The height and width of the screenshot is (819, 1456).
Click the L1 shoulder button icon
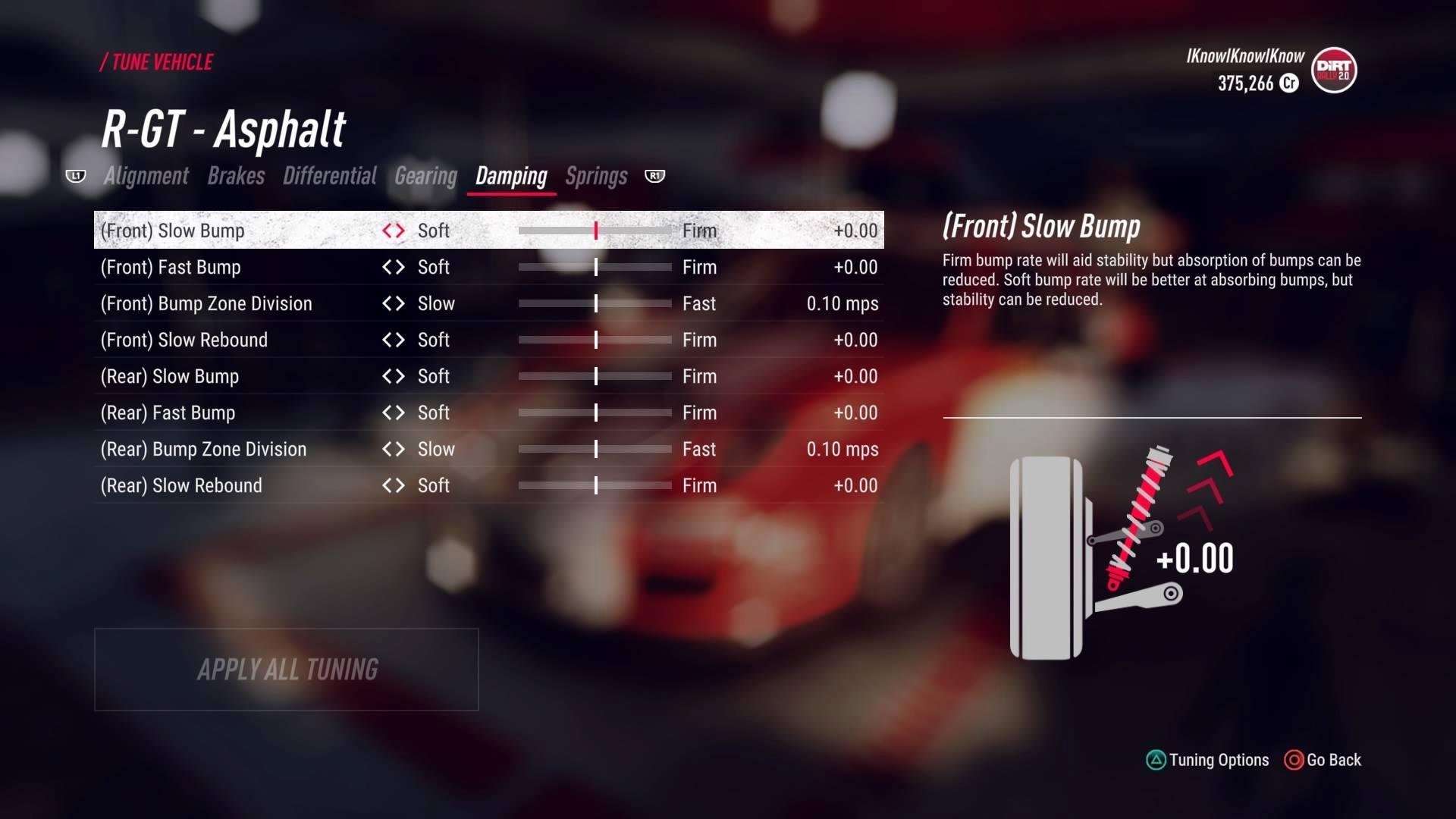pyautogui.click(x=76, y=176)
